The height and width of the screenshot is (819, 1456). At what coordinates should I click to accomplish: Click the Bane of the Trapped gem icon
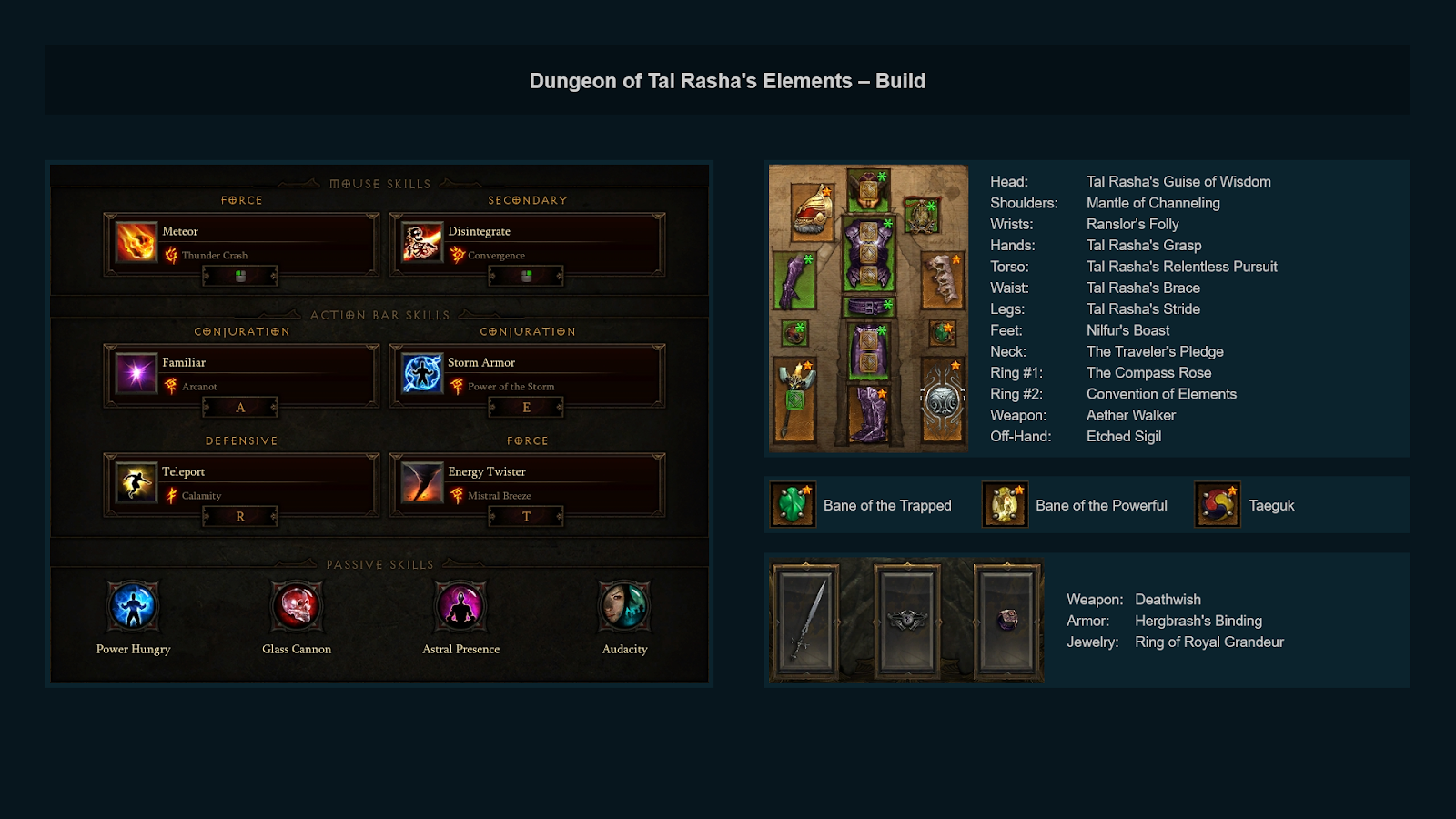[x=791, y=504]
